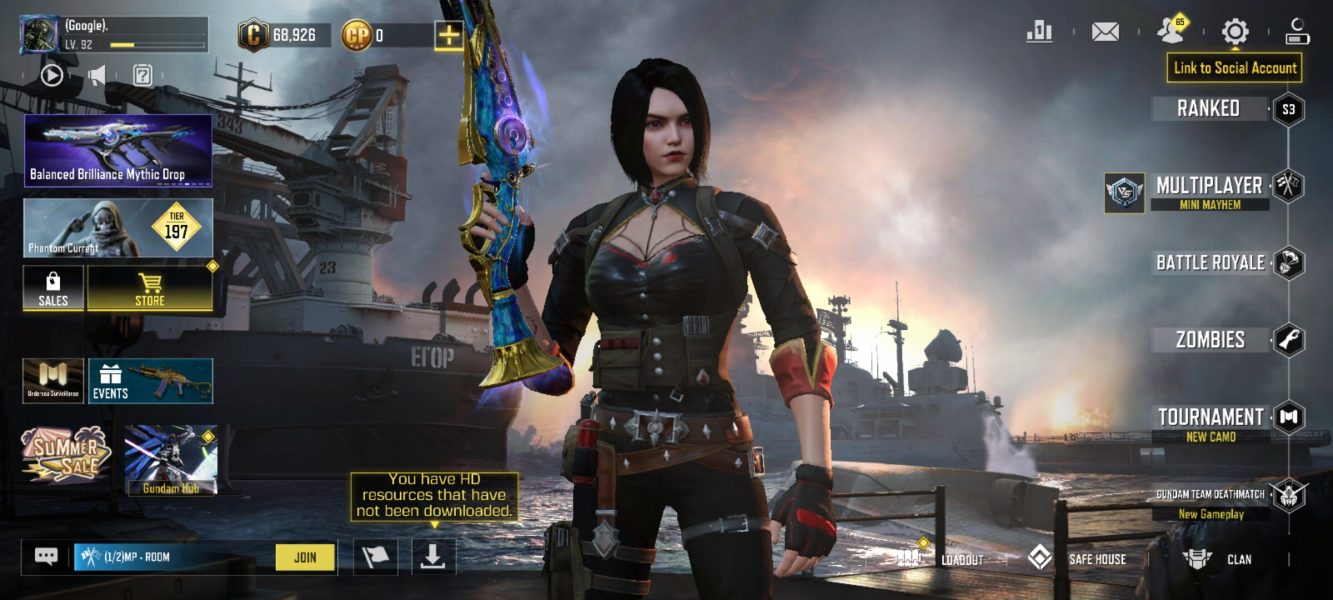
Task: Open the Ranked mode
Action: point(1209,109)
